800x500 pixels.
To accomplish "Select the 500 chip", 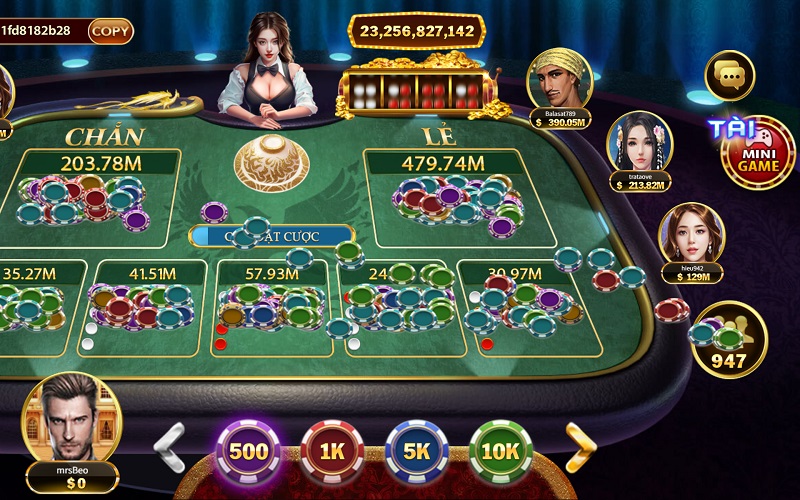I will [248, 452].
